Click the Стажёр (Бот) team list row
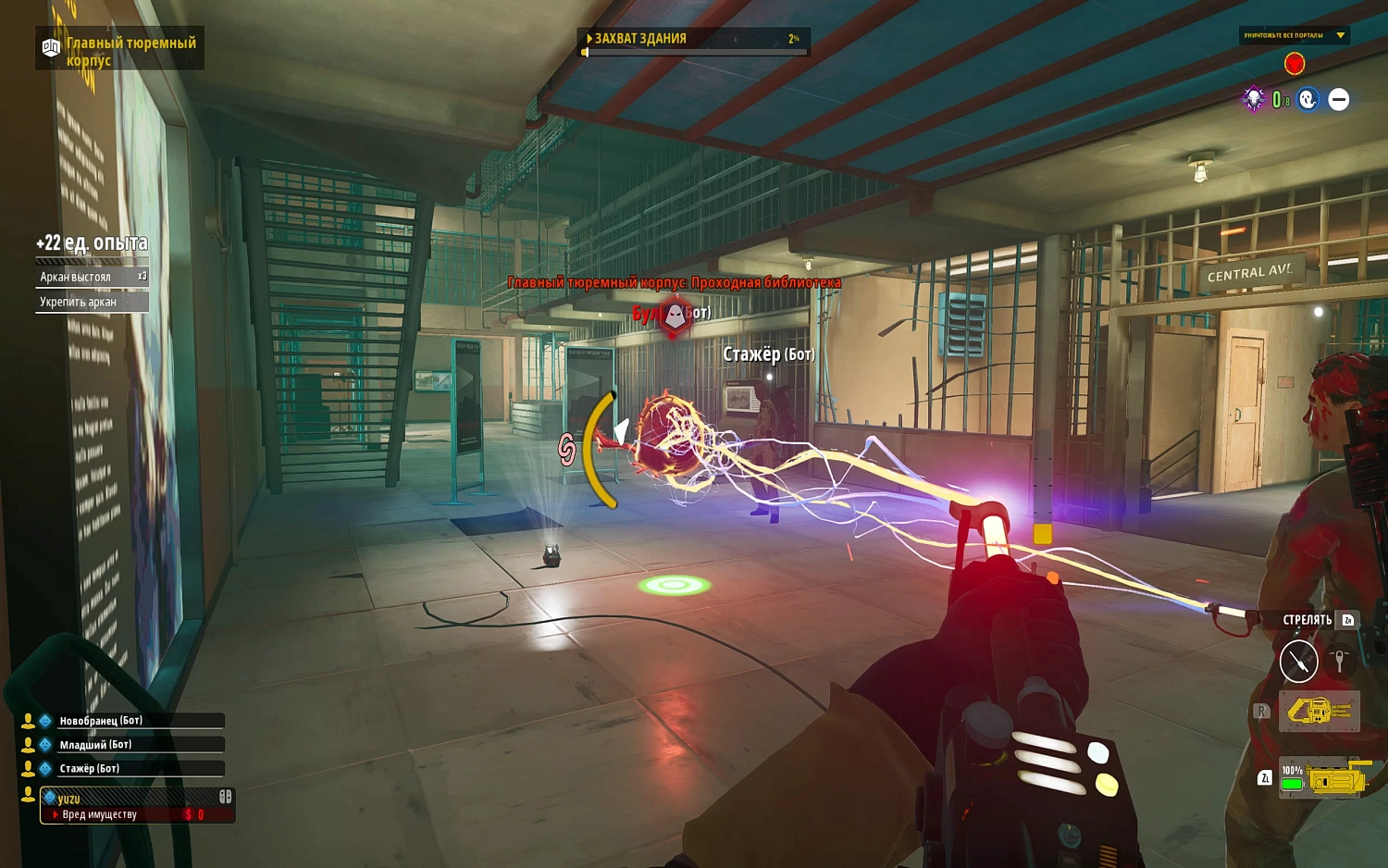 pos(130,769)
